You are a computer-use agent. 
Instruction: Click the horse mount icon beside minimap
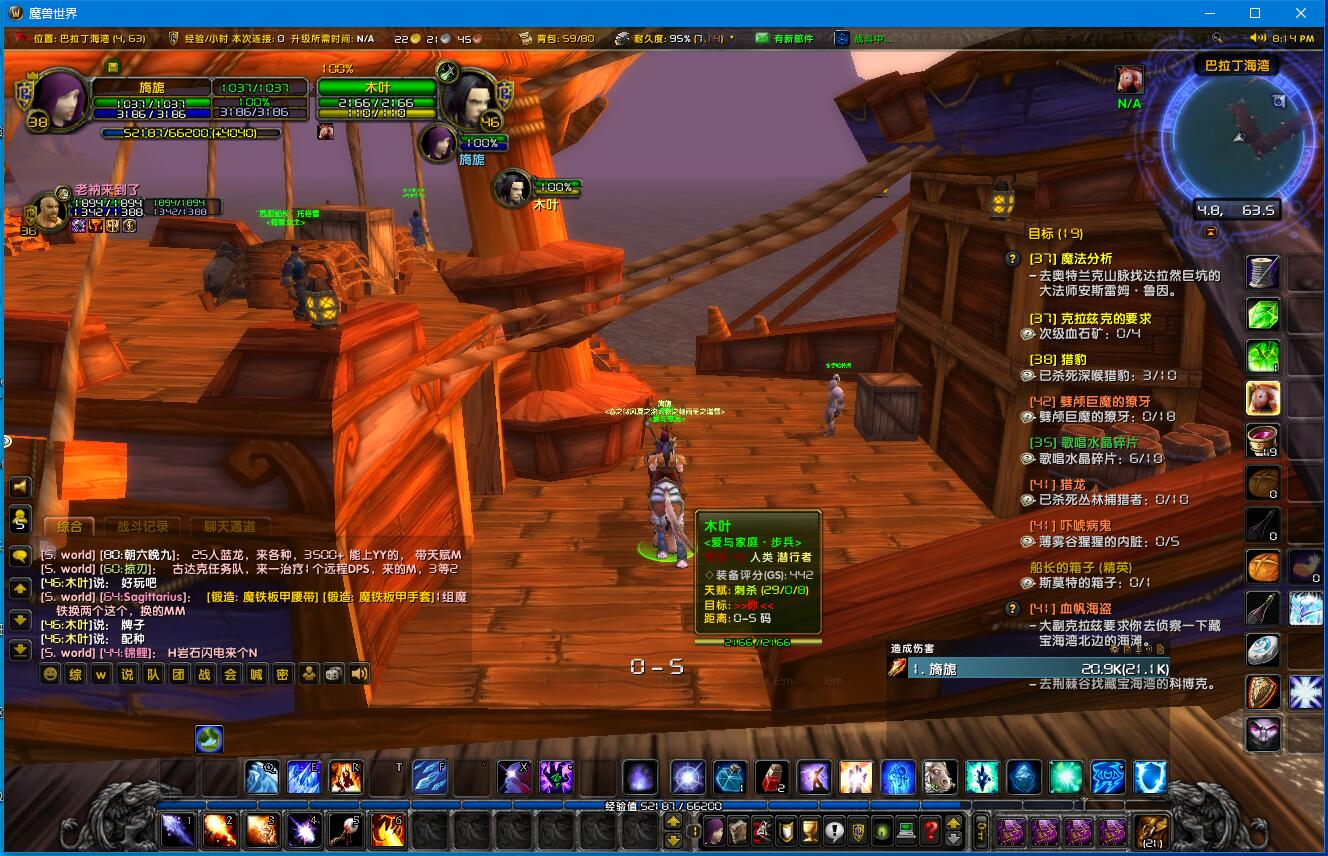coord(1129,78)
